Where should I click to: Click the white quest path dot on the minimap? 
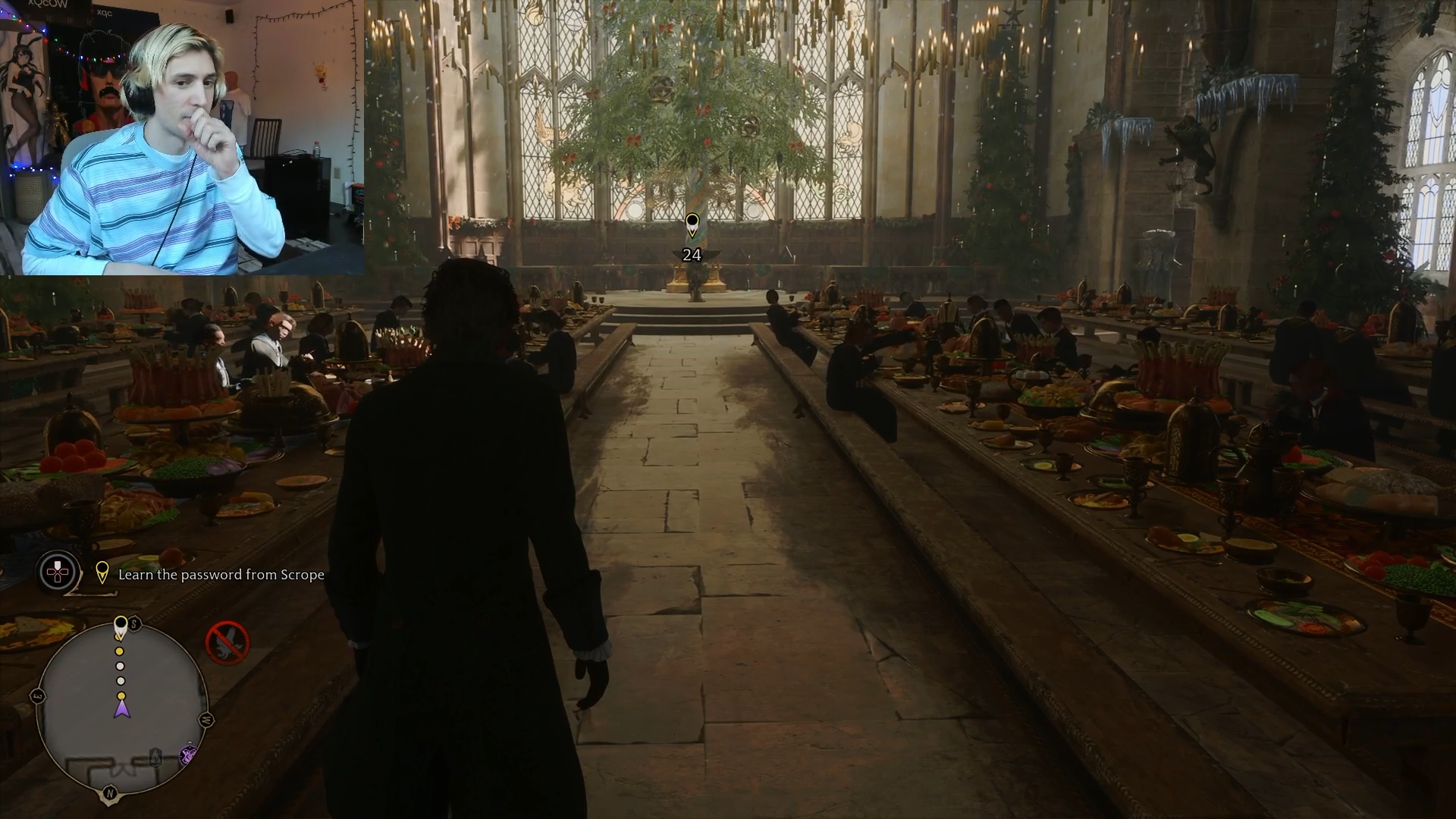click(121, 667)
